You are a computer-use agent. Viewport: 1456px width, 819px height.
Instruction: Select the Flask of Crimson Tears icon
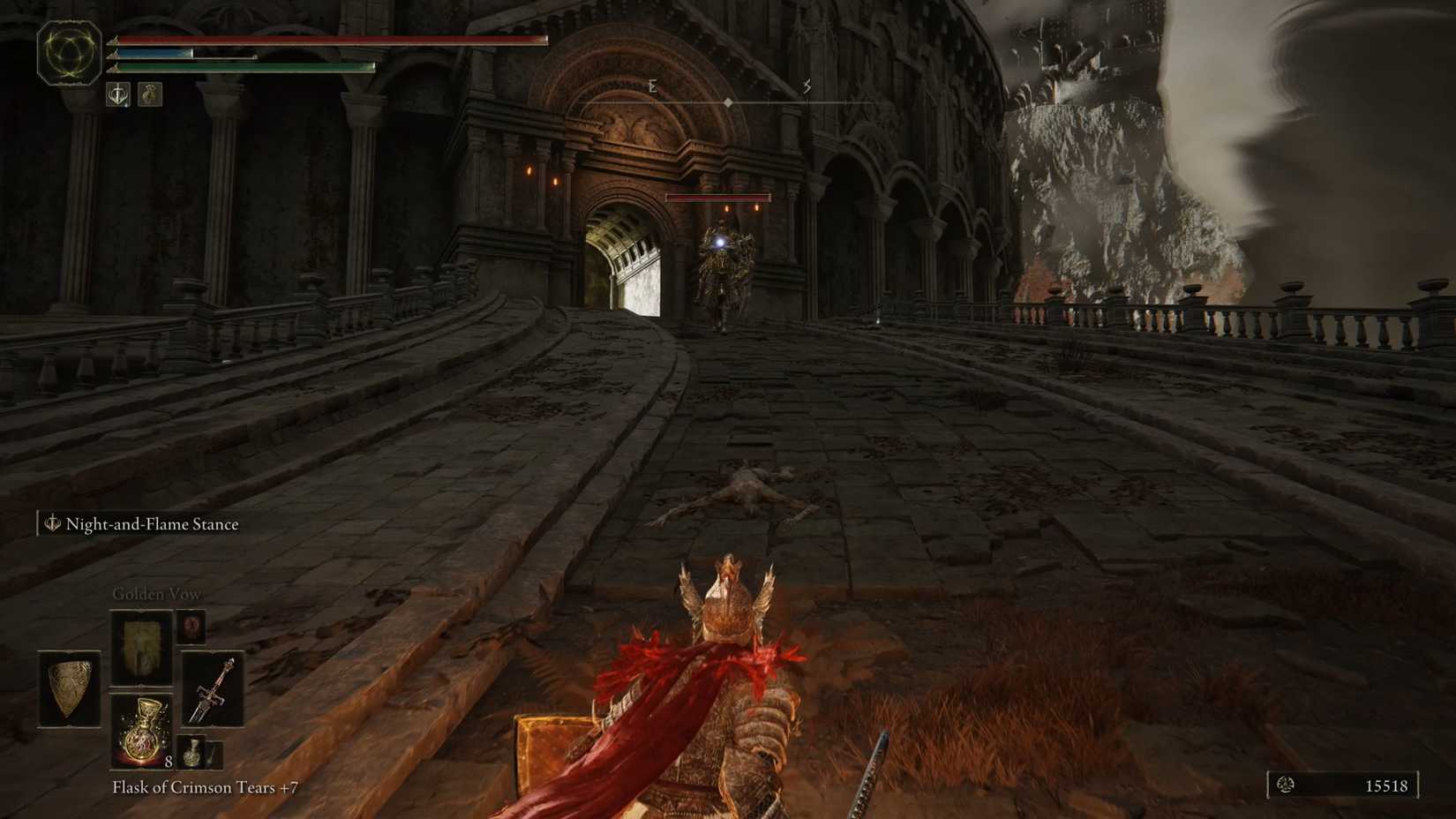coord(141,731)
